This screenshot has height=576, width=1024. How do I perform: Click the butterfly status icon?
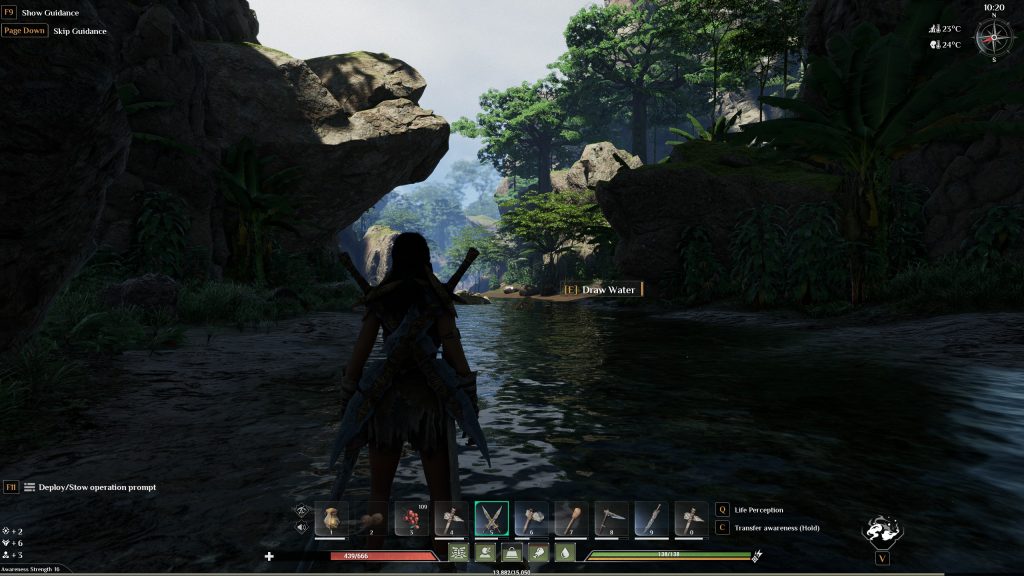coord(459,552)
